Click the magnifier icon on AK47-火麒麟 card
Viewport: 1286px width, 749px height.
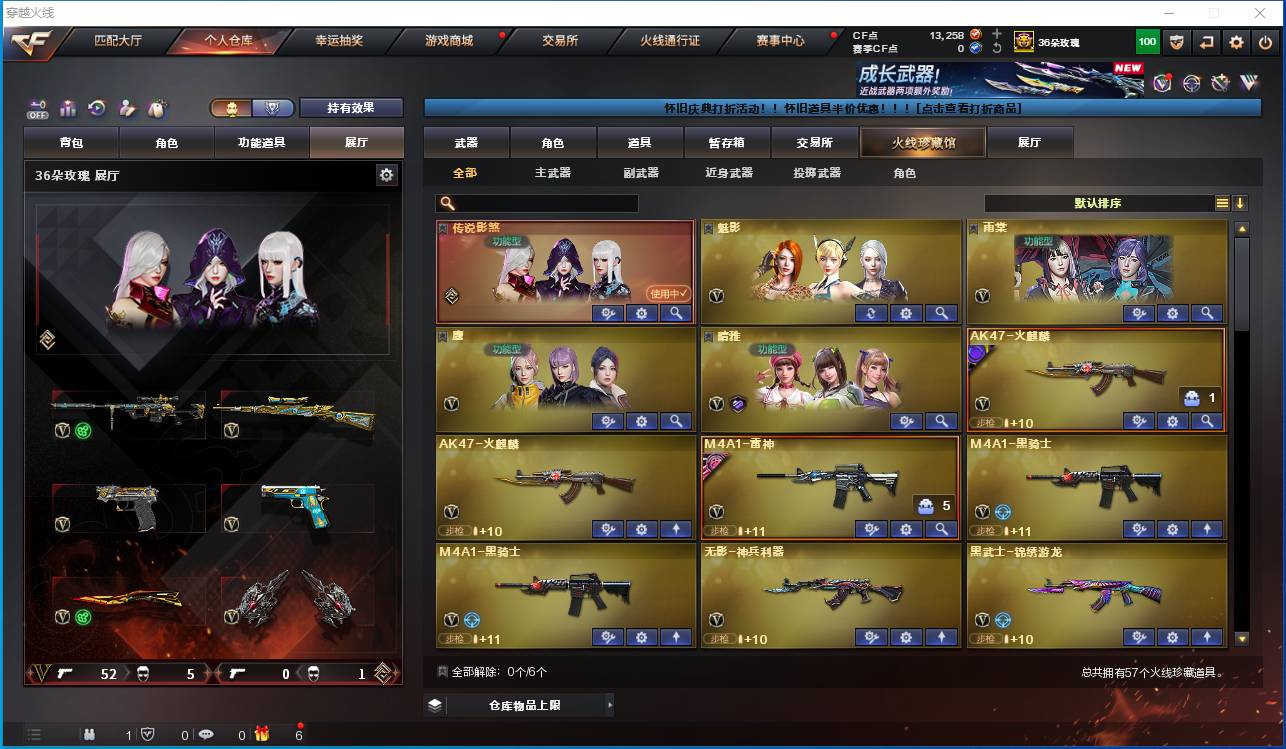[1206, 421]
